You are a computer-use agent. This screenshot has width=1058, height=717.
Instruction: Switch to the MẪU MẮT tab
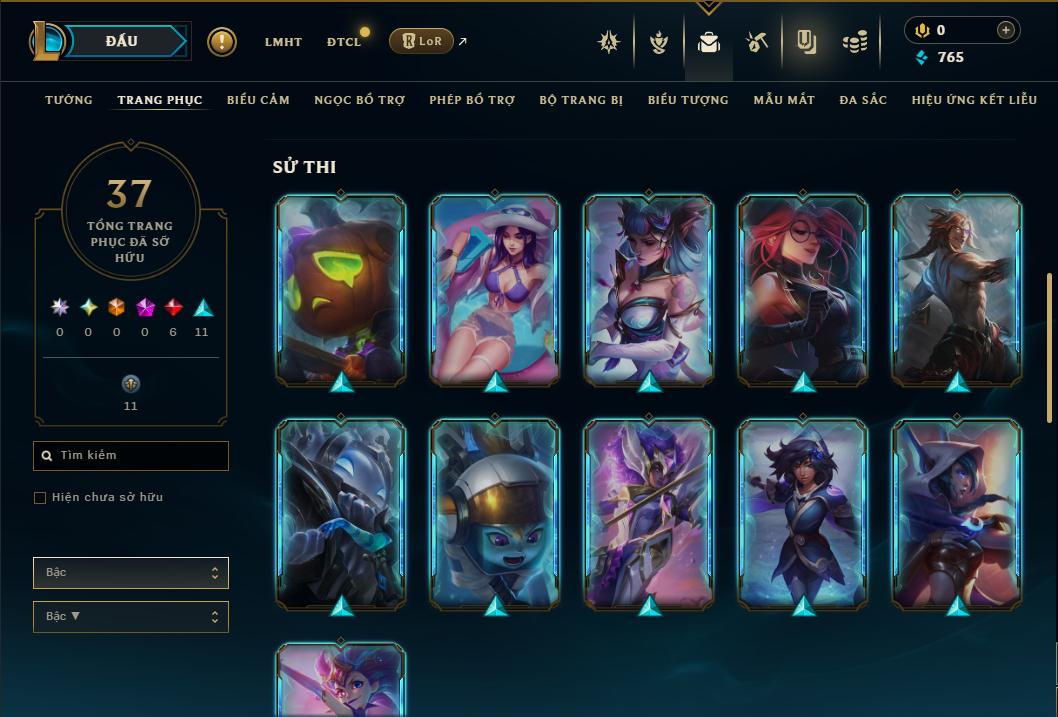pyautogui.click(x=784, y=100)
